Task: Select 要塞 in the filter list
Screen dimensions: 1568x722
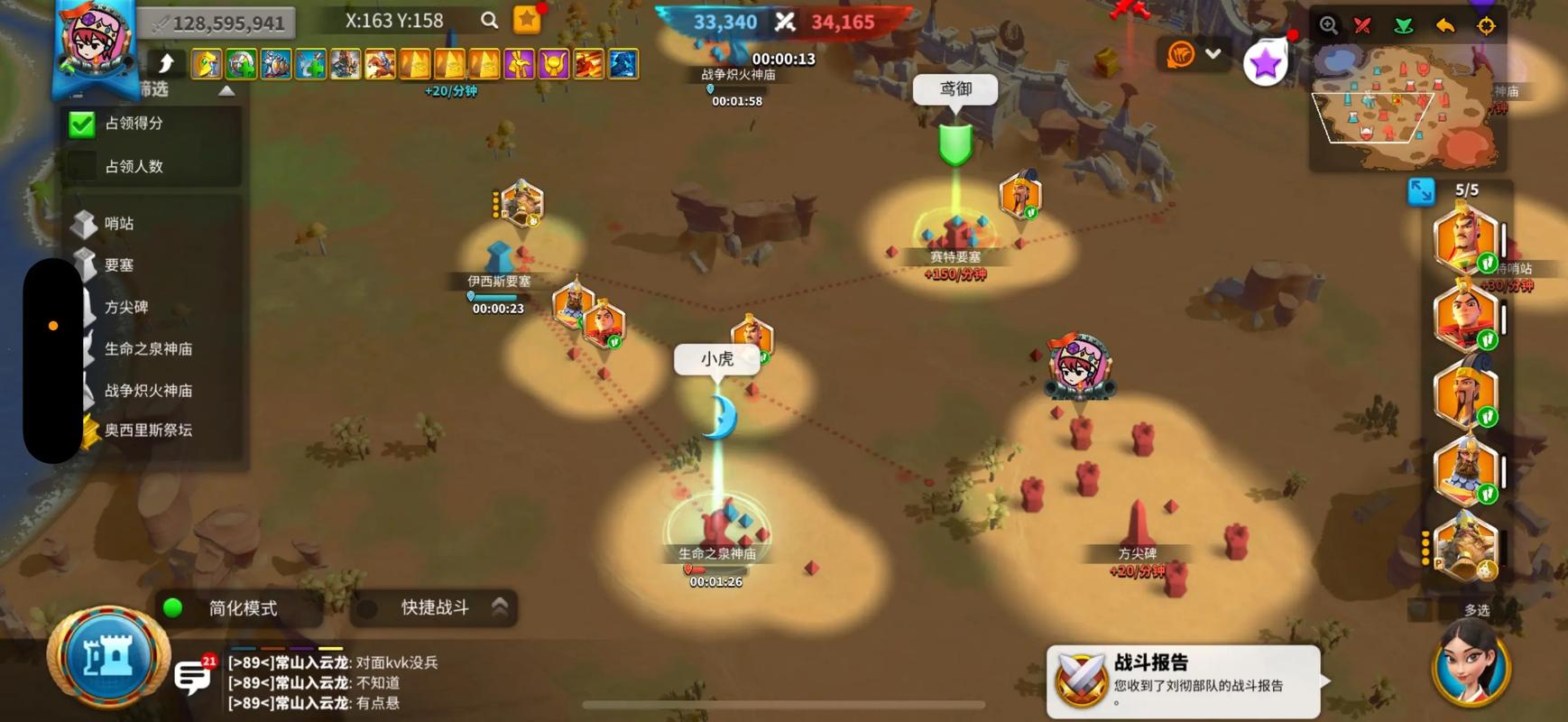Action: pyautogui.click(x=118, y=264)
